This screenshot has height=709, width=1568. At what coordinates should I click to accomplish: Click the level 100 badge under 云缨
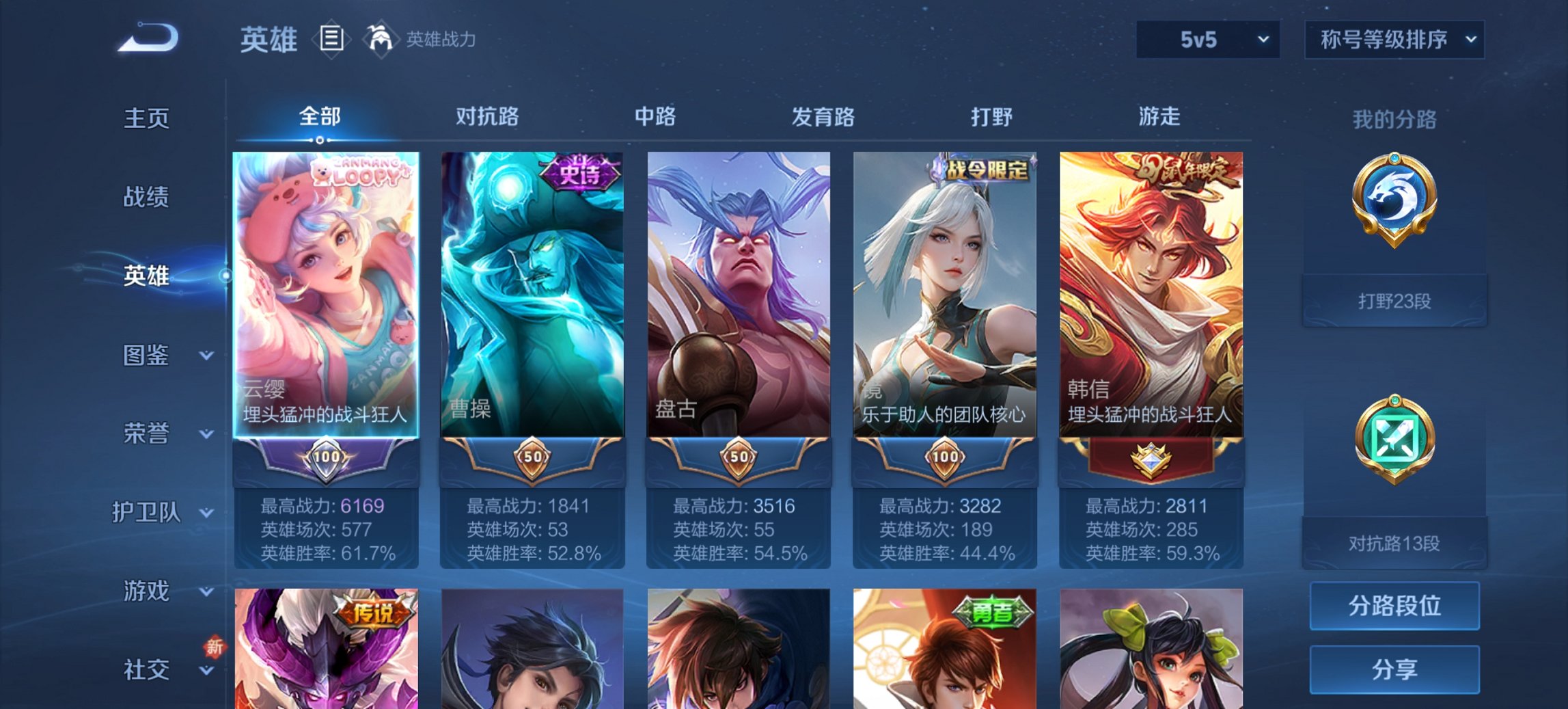point(327,460)
